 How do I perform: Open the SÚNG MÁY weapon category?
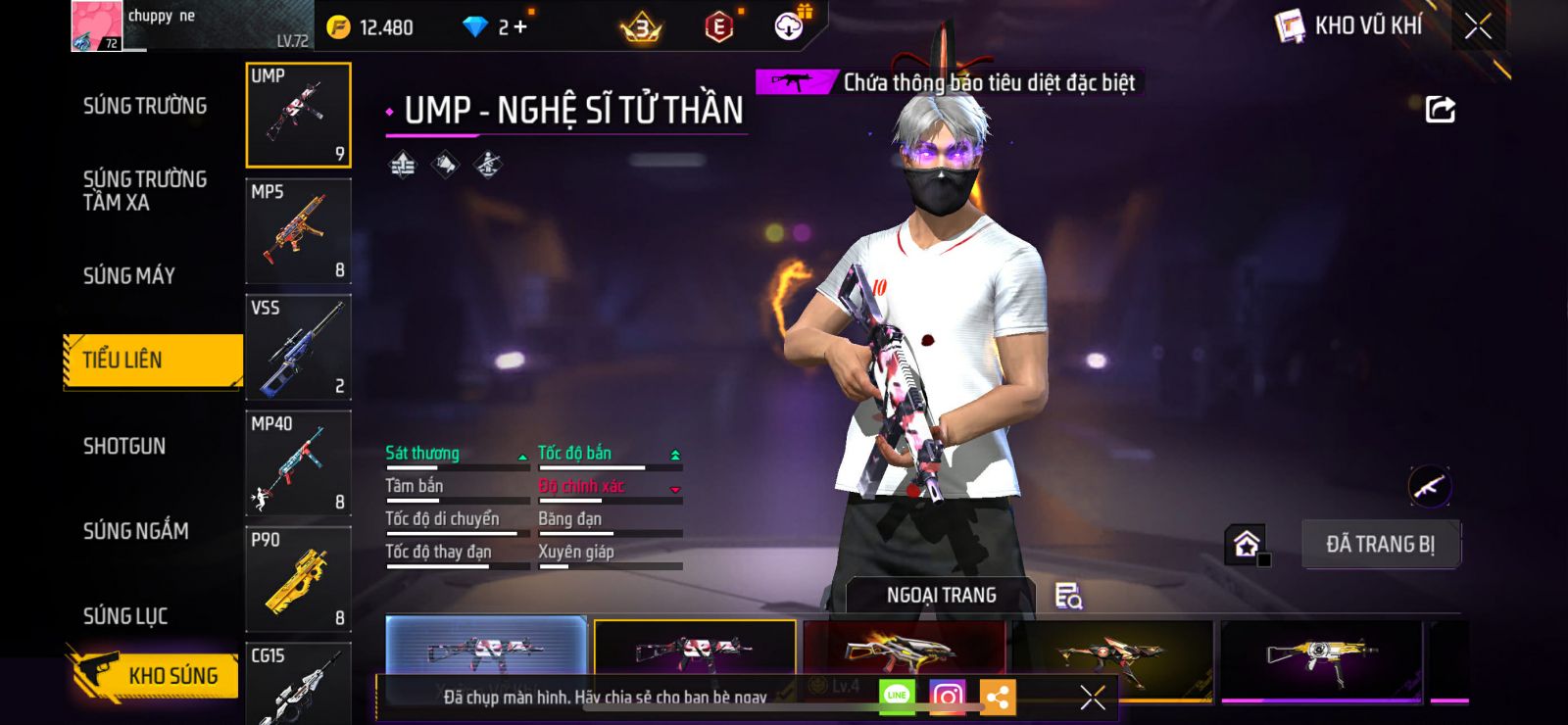pyautogui.click(x=129, y=276)
